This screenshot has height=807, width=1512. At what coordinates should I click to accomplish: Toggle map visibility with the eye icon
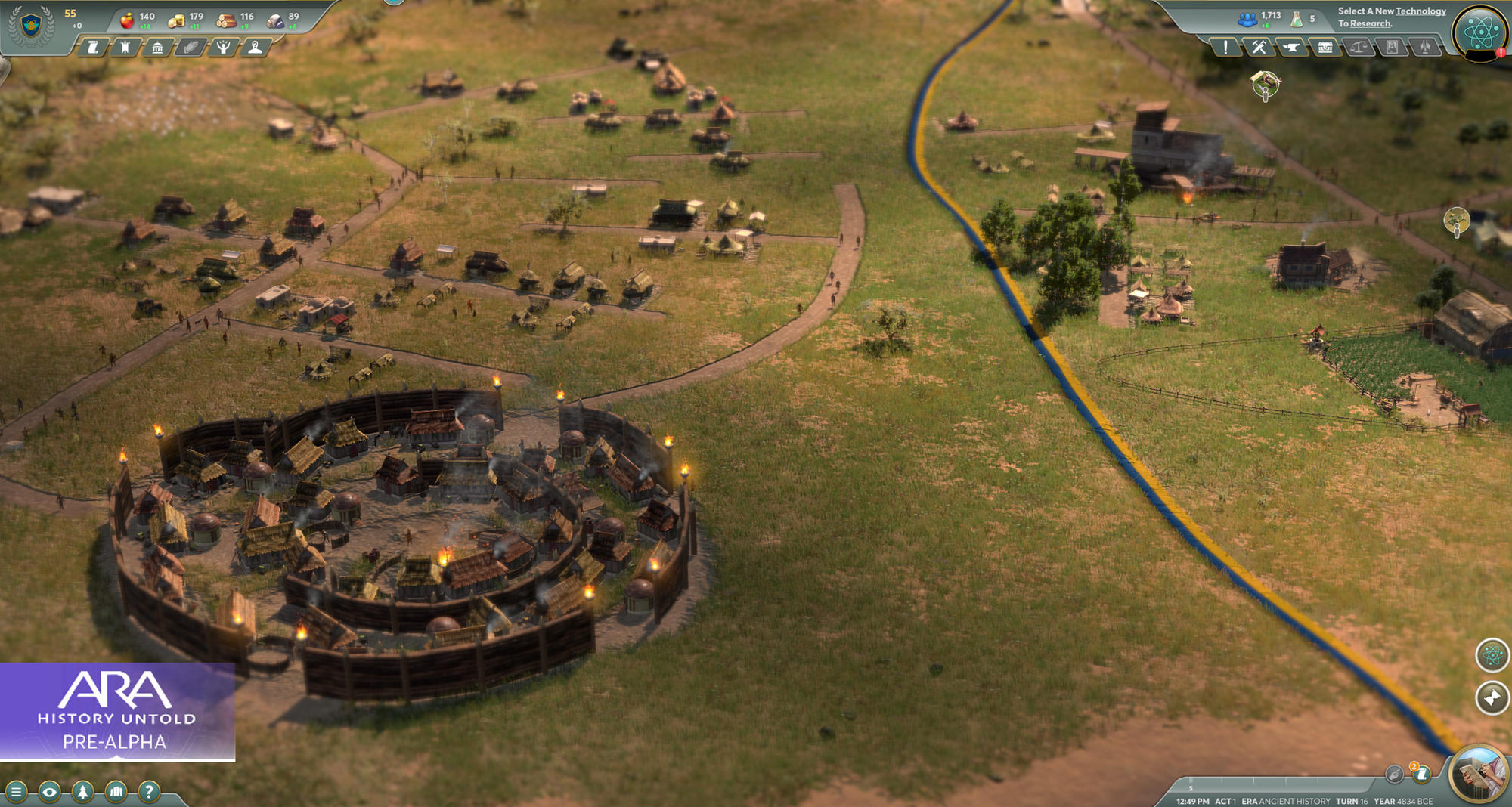click(x=50, y=792)
